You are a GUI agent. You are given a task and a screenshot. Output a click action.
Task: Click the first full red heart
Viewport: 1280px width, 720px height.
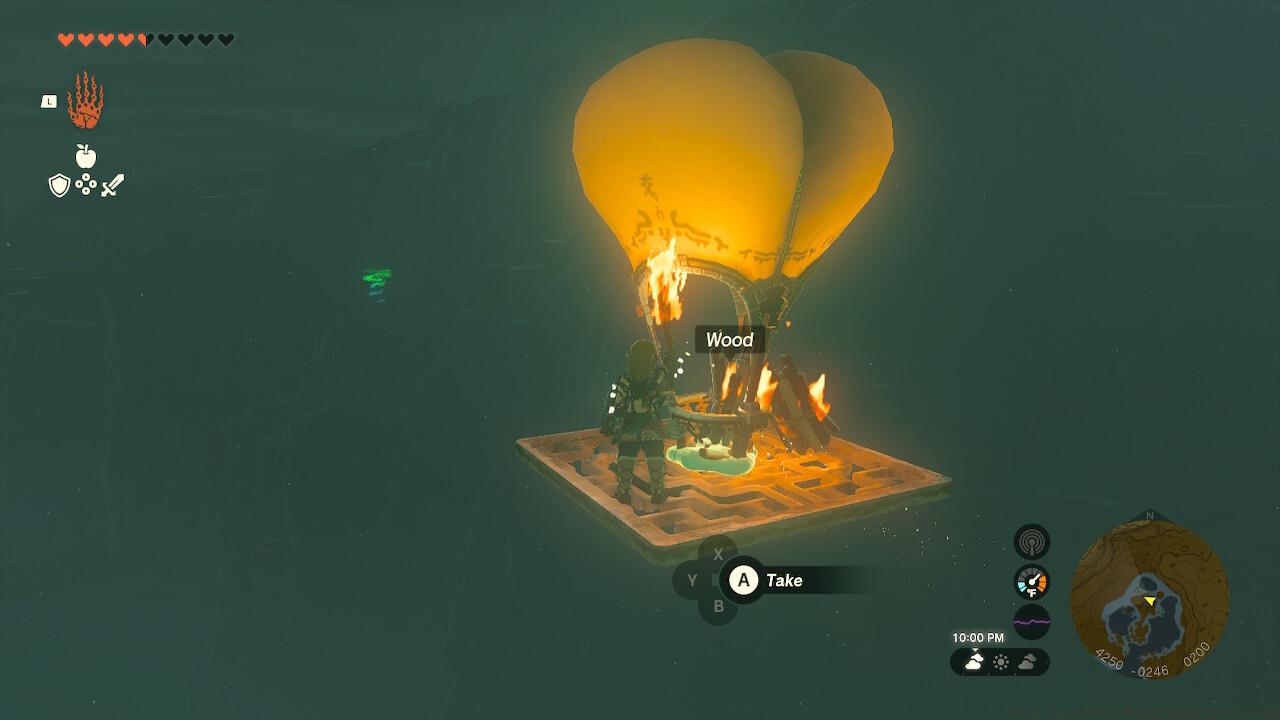click(x=65, y=39)
